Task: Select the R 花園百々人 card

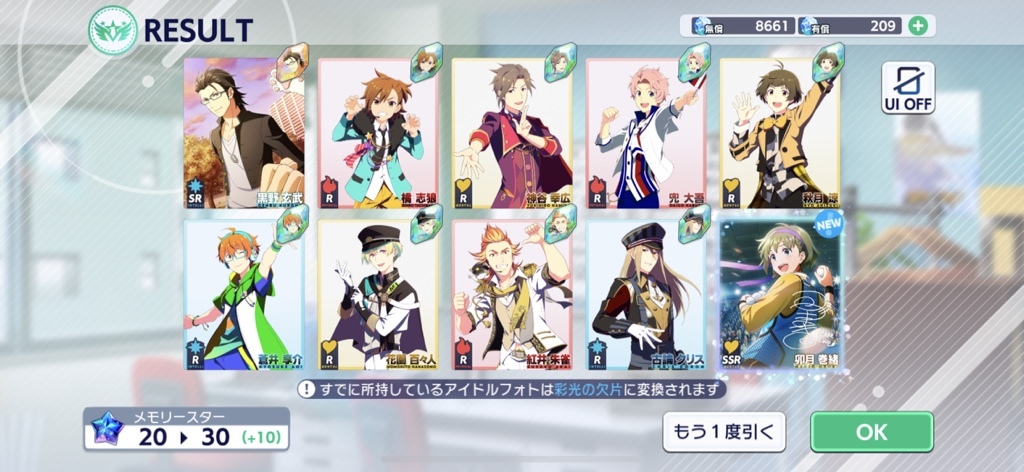Action: [378, 295]
